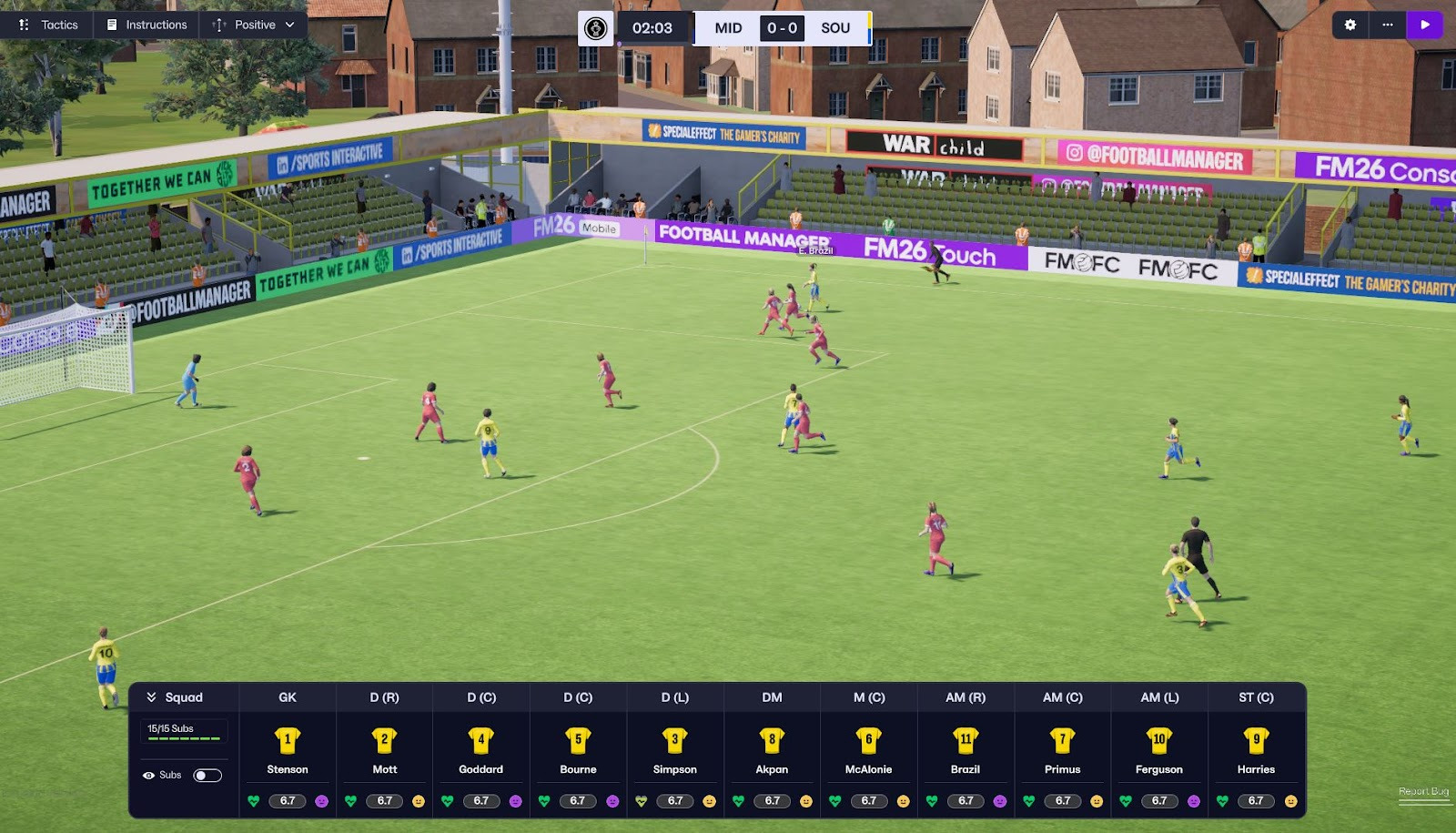This screenshot has height=833, width=1456.
Task: Collapse the Squad panel
Action: tap(152, 697)
